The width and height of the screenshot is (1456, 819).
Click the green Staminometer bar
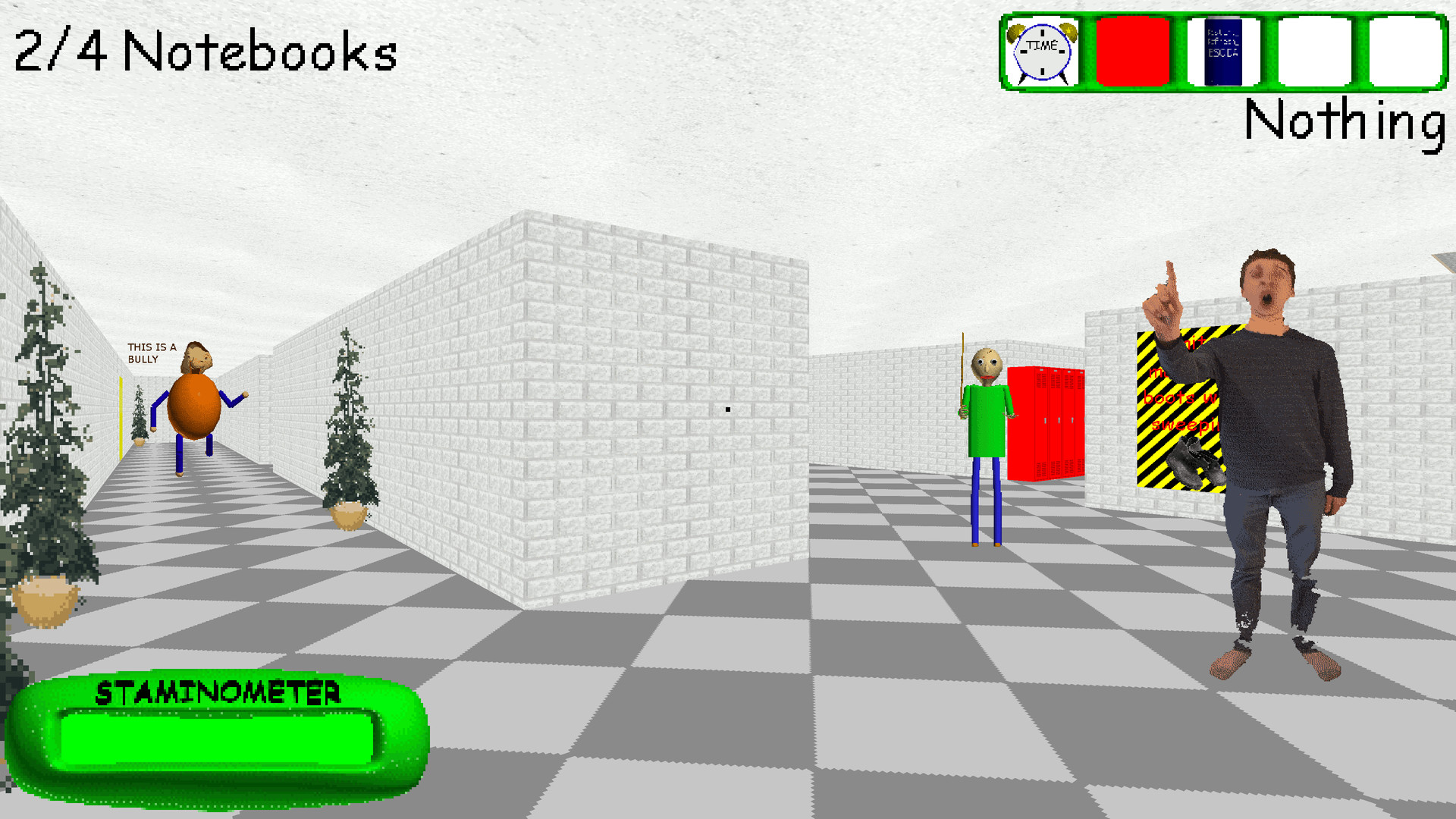[x=220, y=739]
